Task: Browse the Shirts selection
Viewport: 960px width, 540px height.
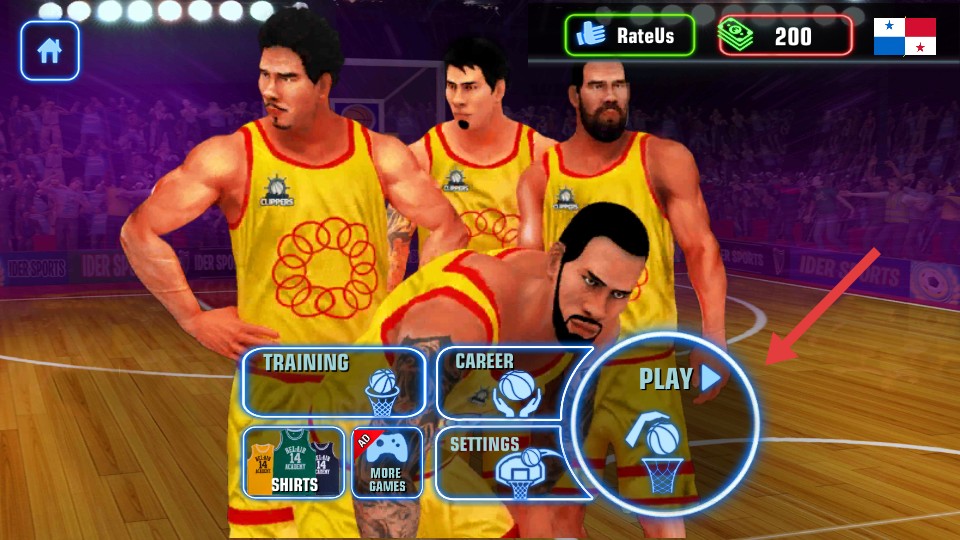Action: click(294, 463)
